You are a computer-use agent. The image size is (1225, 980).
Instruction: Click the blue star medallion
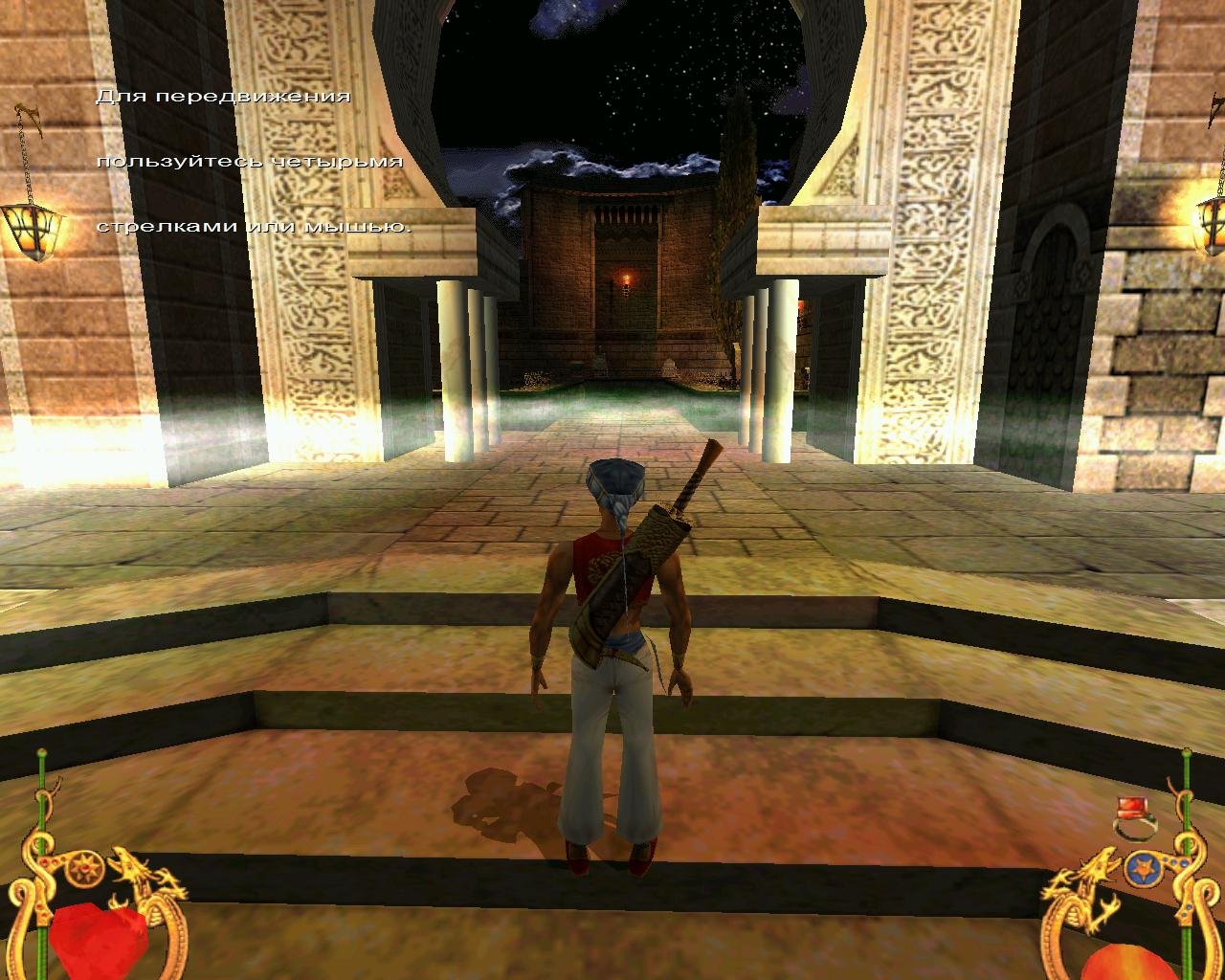tap(1142, 869)
